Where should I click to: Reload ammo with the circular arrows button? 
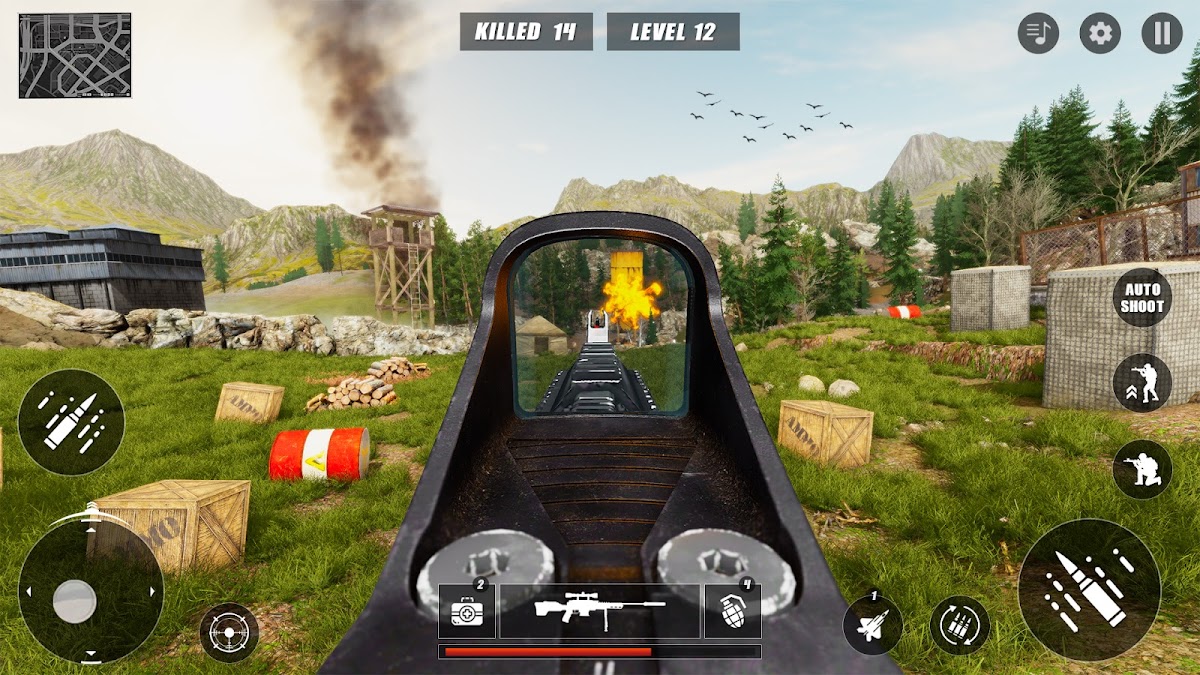(x=960, y=625)
